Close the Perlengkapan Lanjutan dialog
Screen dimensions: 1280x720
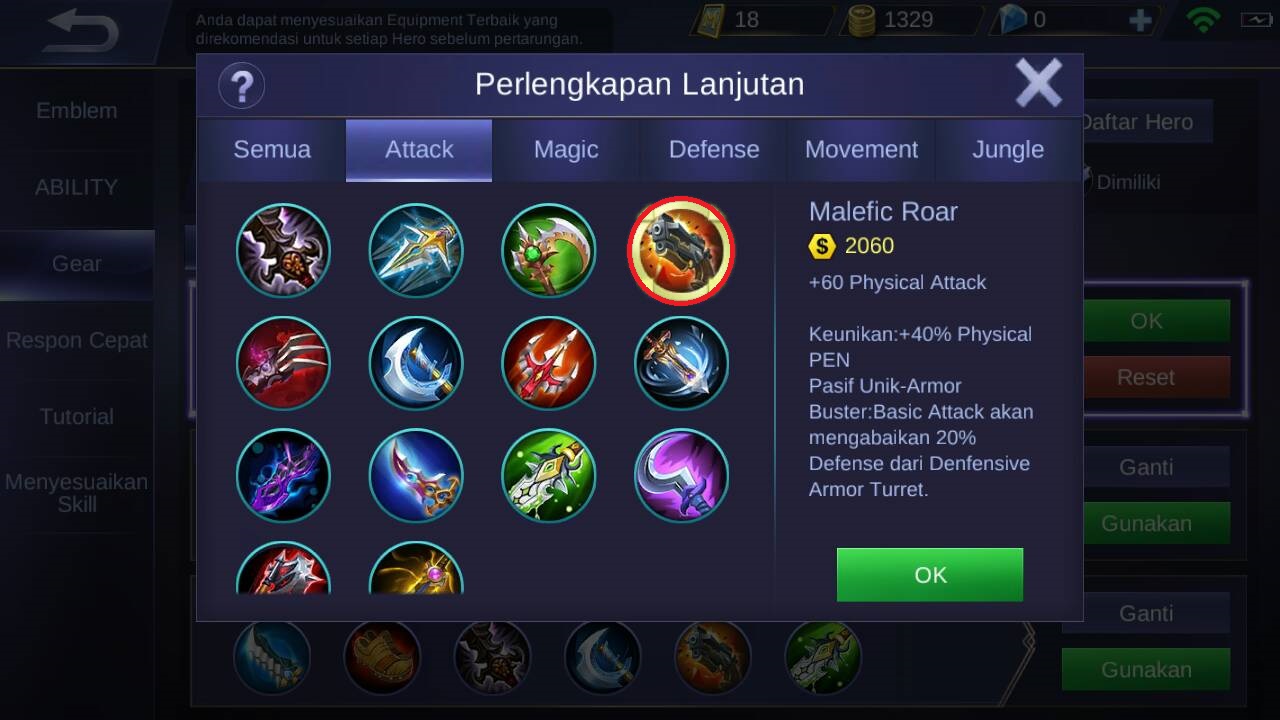[1038, 83]
